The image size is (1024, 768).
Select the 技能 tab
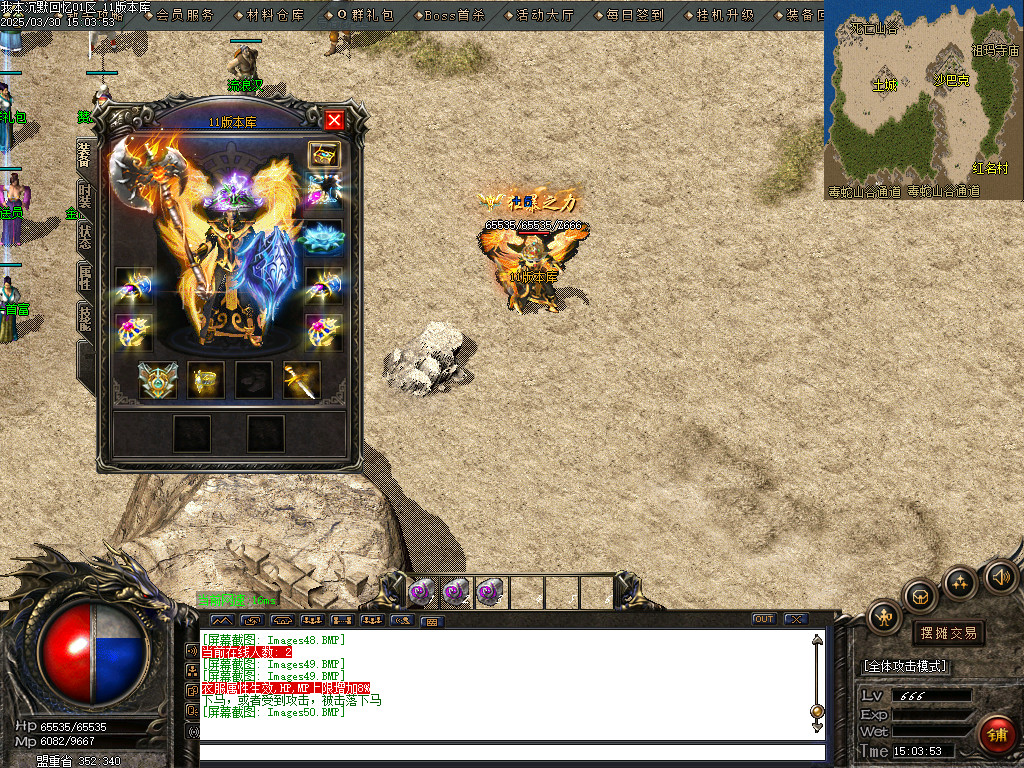pyautogui.click(x=85, y=318)
